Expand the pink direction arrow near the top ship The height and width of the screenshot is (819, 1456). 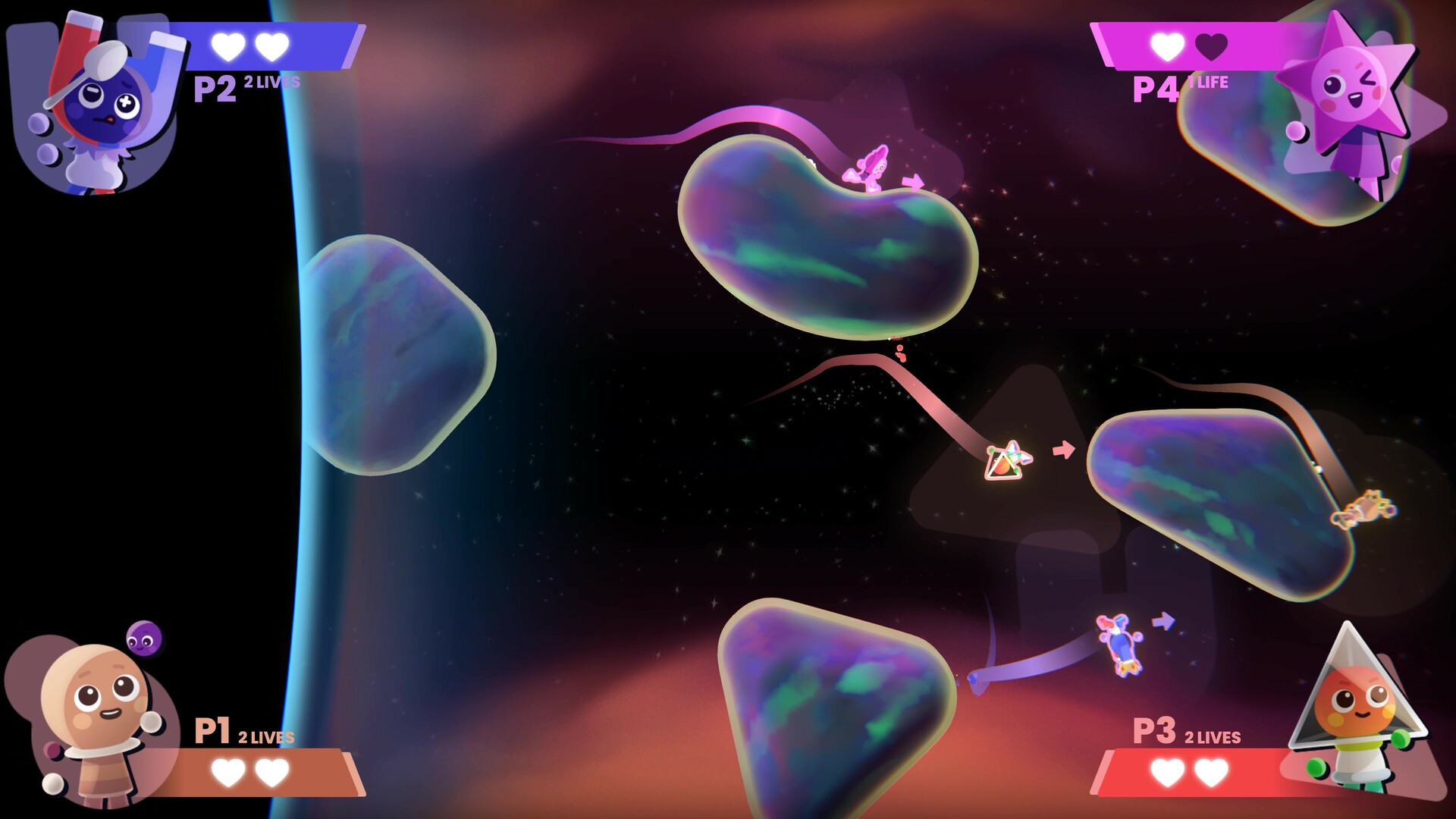tap(914, 180)
